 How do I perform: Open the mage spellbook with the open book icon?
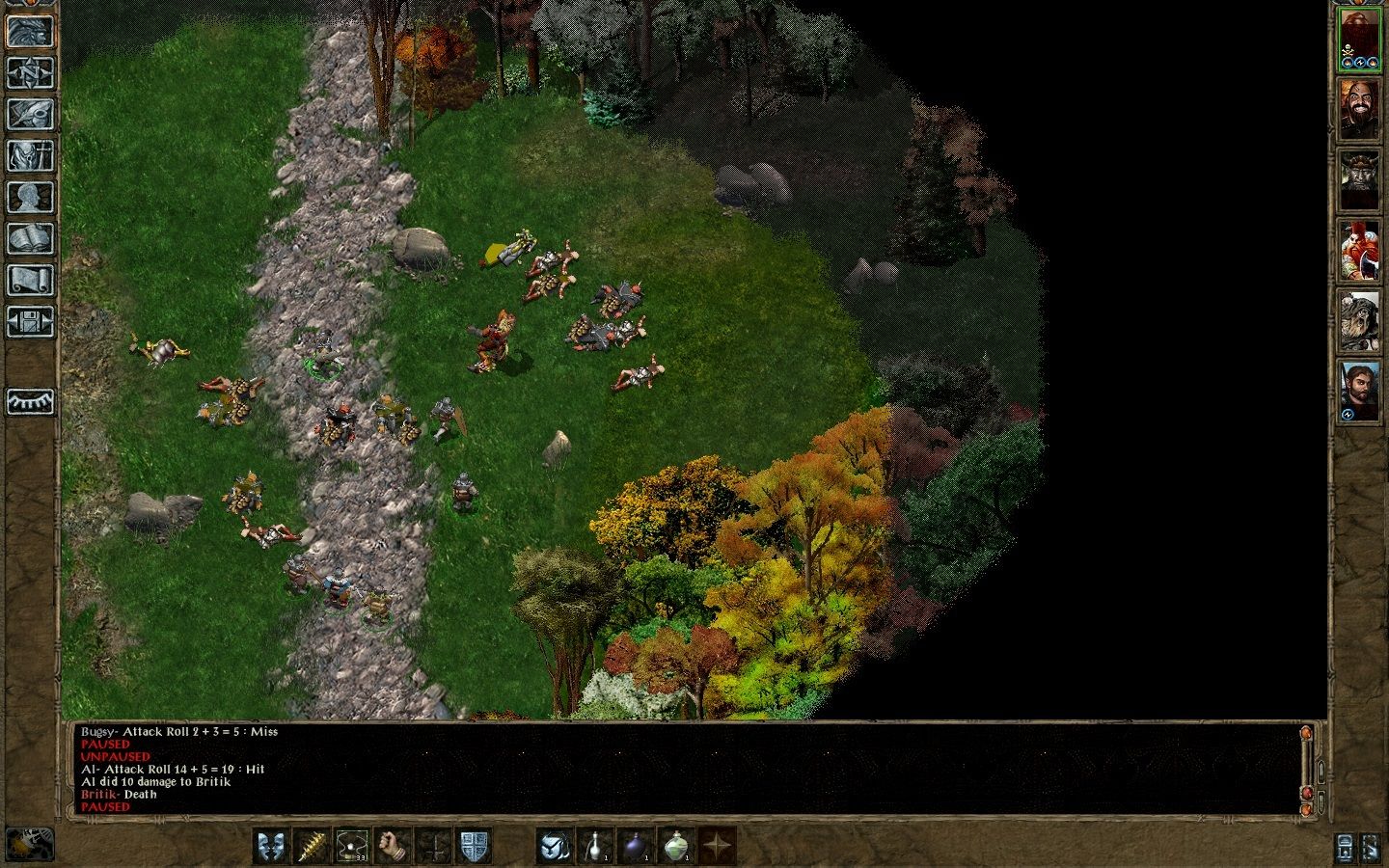(x=30, y=239)
